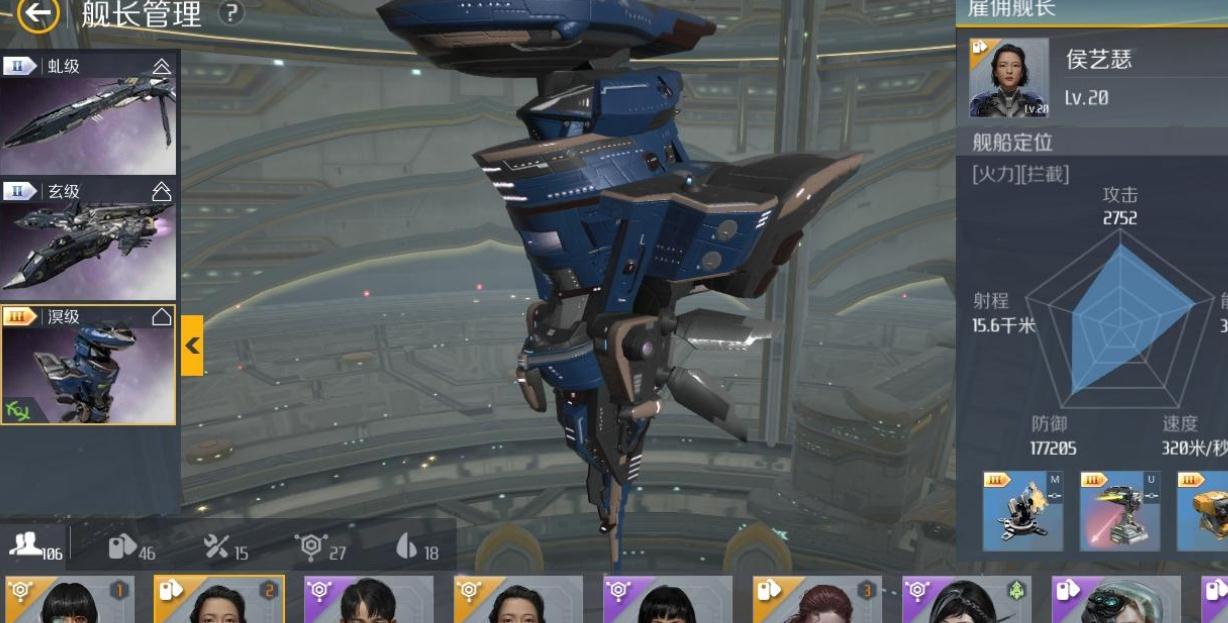Select the captain card with badge 1
This screenshot has width=1228, height=623.
pyautogui.click(x=70, y=600)
